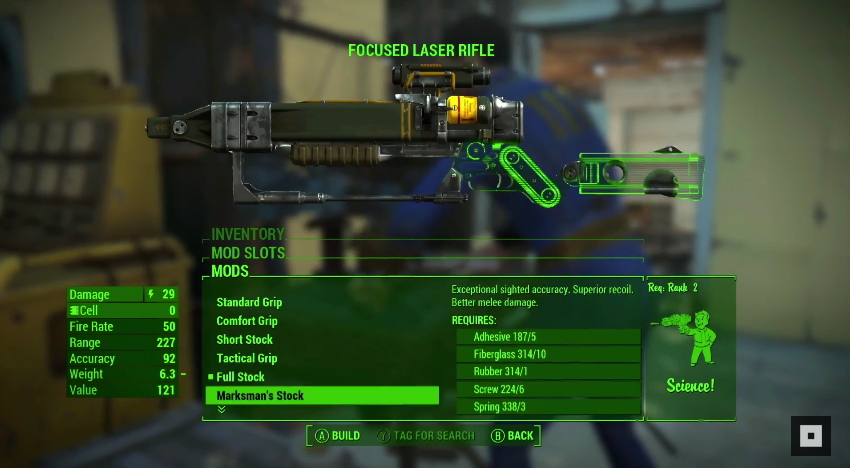The width and height of the screenshot is (850, 468).
Task: Pick the Tactical Grip mod
Action: 246,358
